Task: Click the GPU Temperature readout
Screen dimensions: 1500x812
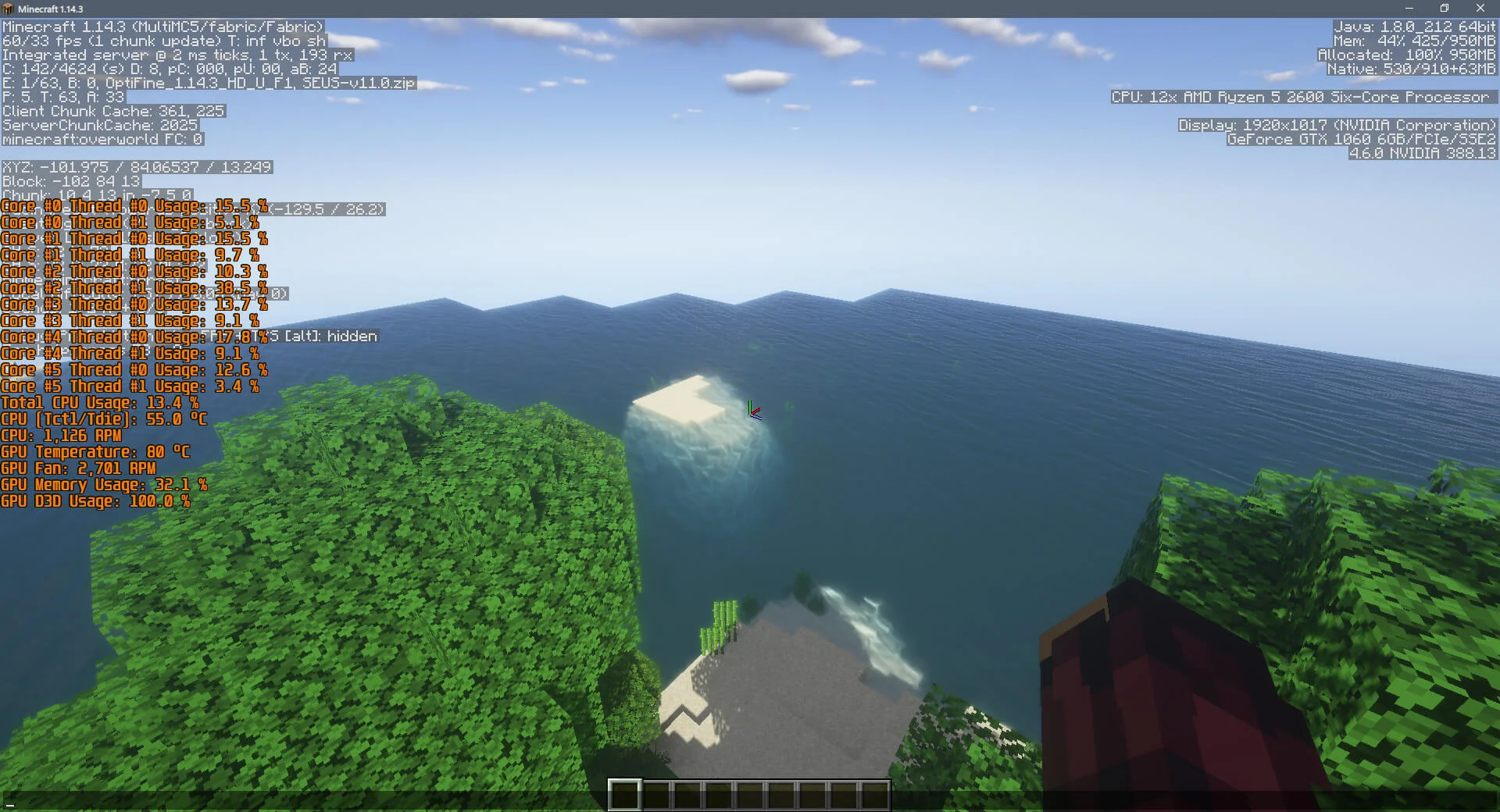Action: point(96,452)
